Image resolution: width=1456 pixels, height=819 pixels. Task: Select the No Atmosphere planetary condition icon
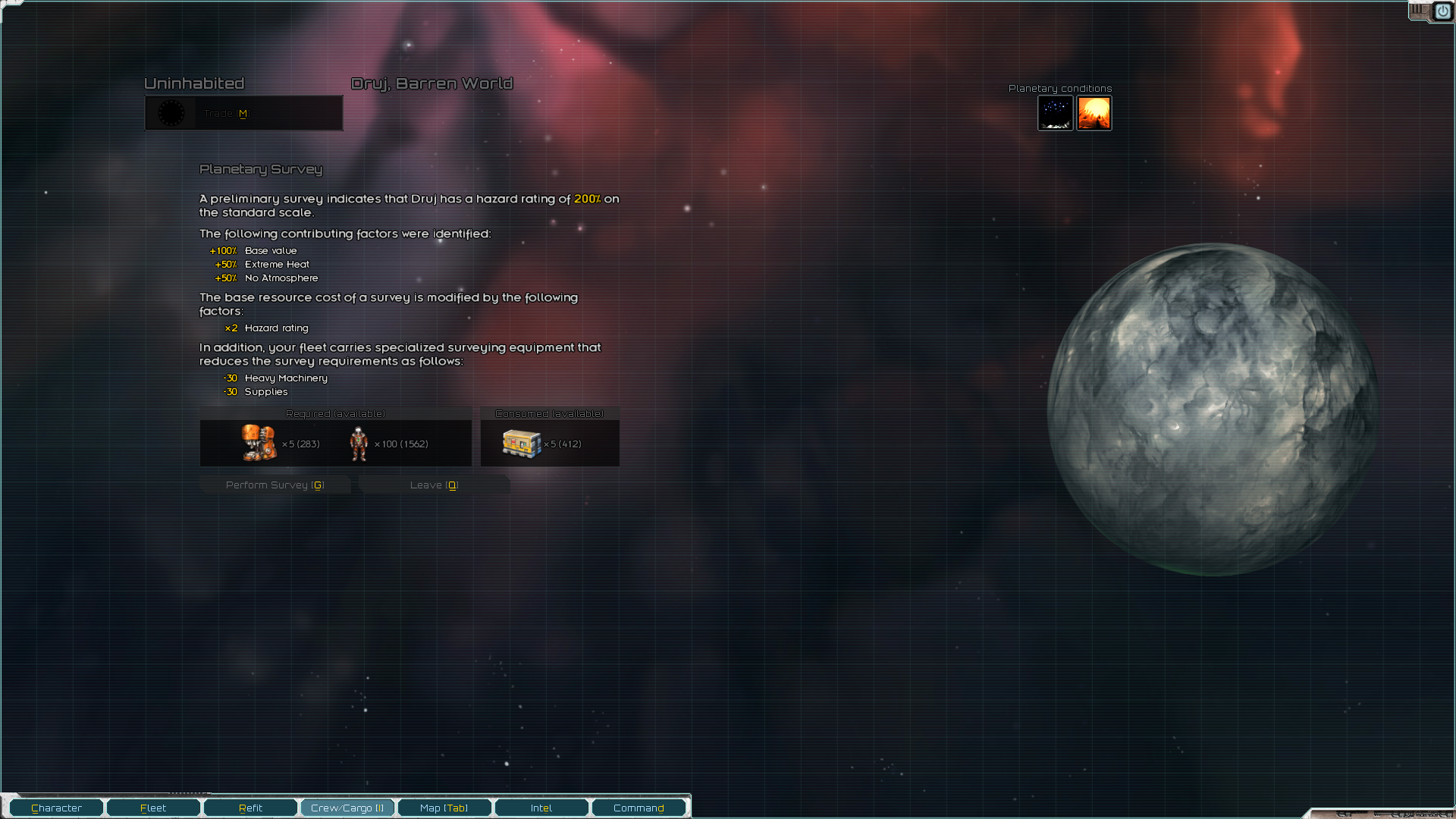coord(1056,113)
